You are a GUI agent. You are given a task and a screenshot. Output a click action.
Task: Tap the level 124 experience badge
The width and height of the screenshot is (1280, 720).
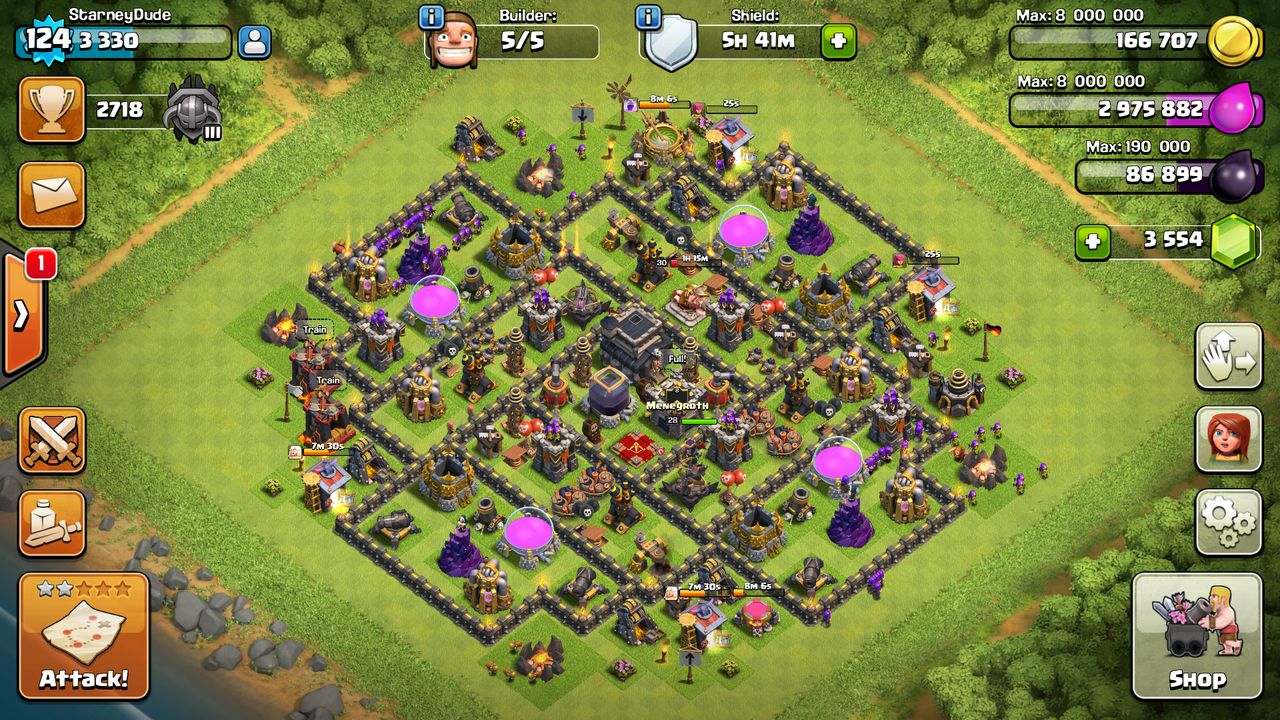45,40
